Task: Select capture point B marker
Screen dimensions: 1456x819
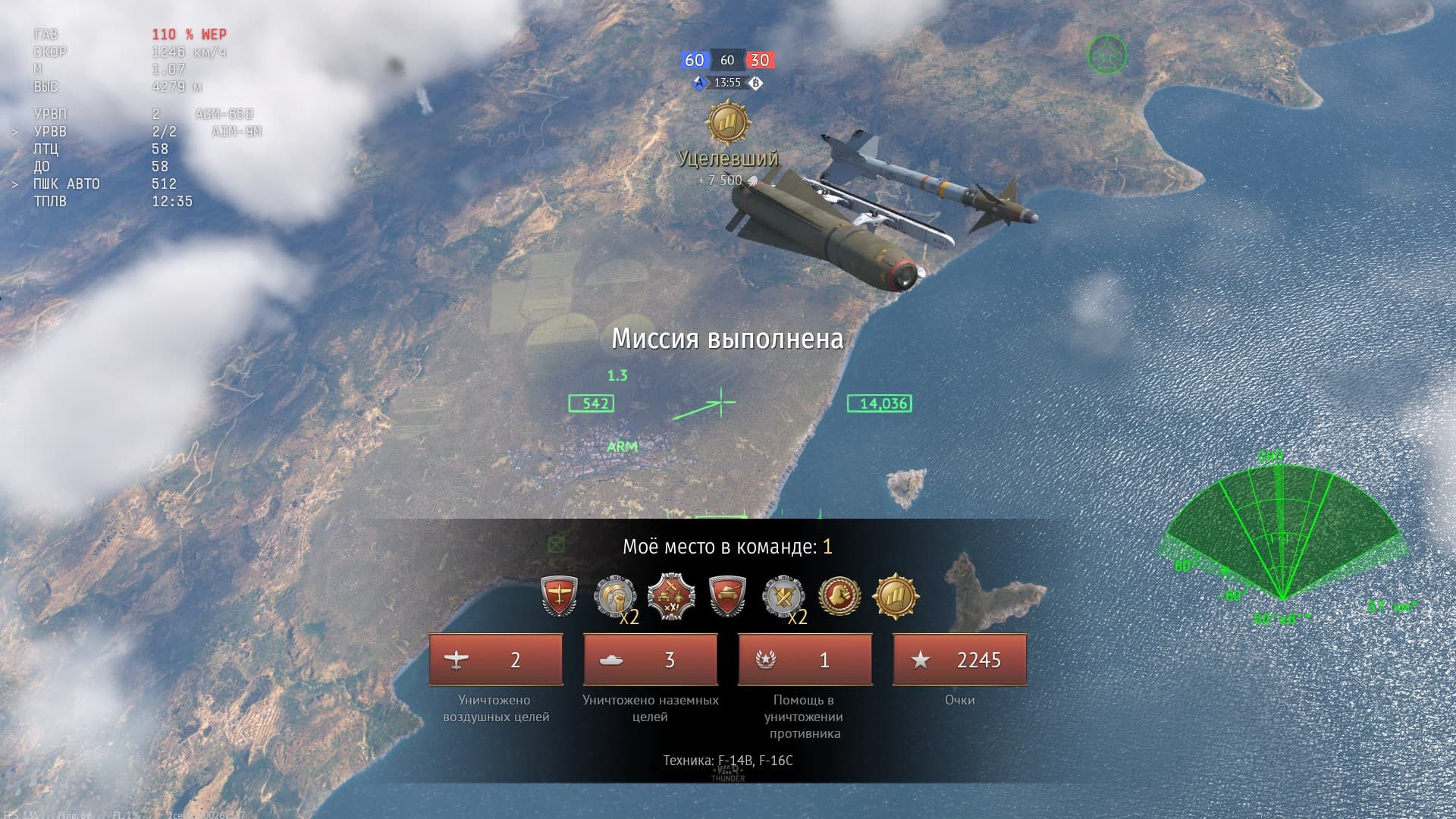Action: point(755,83)
